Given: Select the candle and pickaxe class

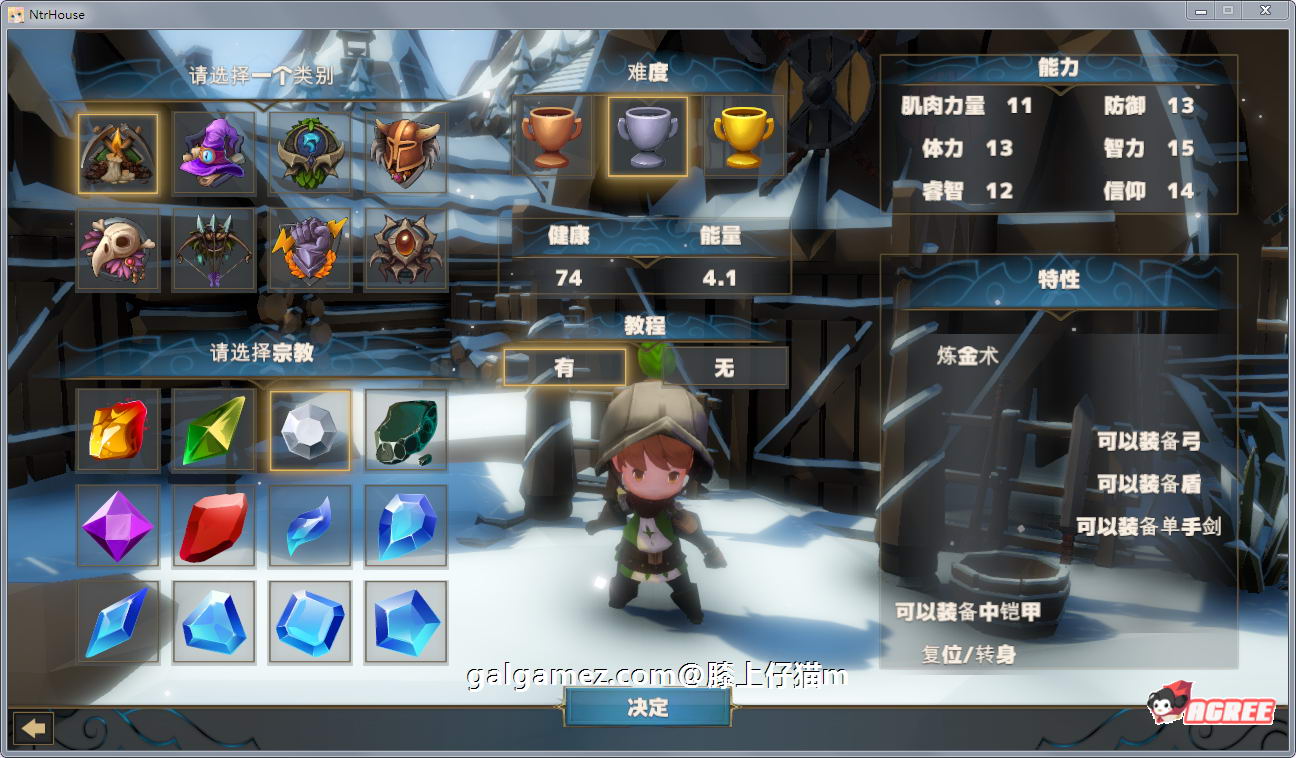Looking at the screenshot, I should (x=118, y=152).
